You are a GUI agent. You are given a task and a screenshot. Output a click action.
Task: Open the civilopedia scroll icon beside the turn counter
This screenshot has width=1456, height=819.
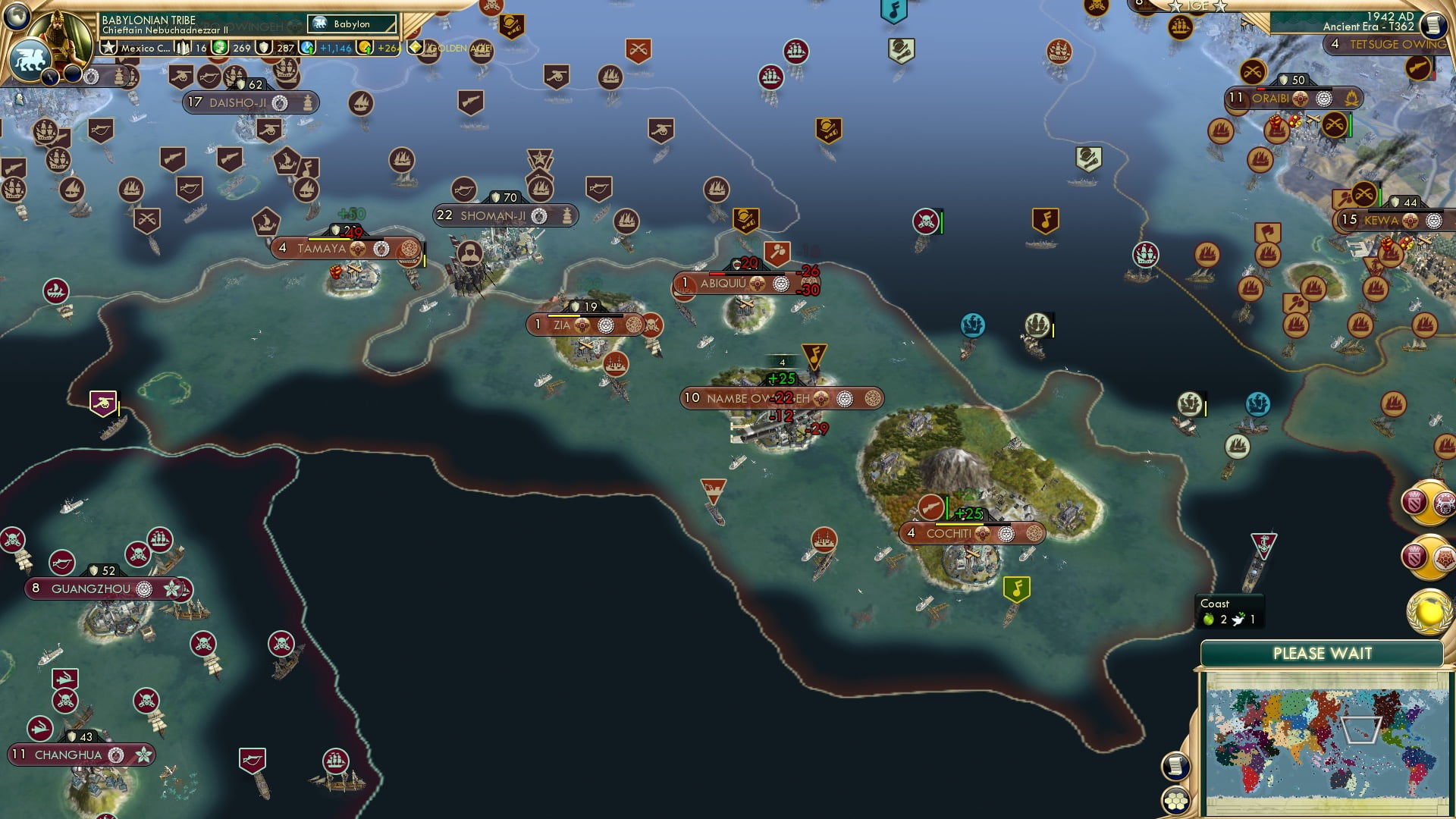click(1433, 24)
